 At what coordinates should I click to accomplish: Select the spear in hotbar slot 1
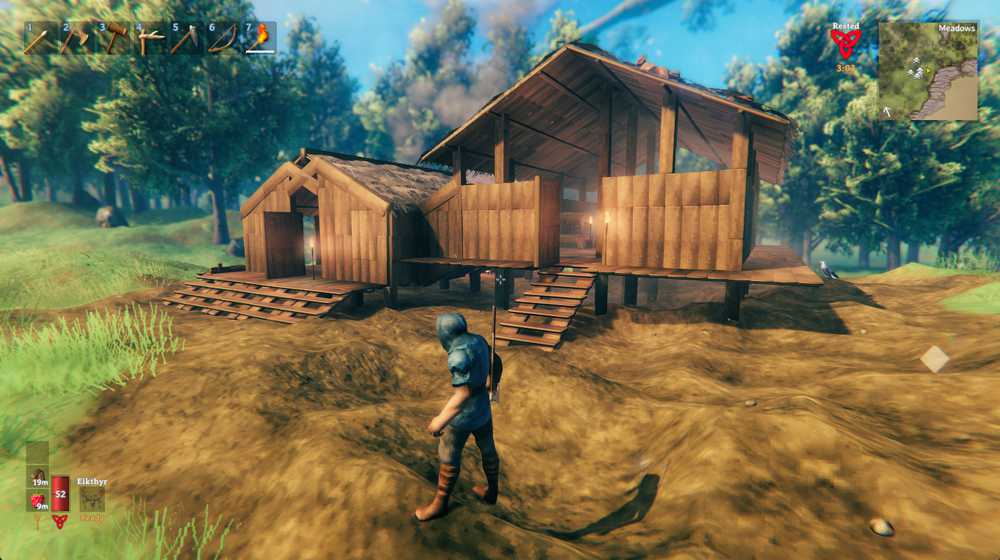(39, 38)
